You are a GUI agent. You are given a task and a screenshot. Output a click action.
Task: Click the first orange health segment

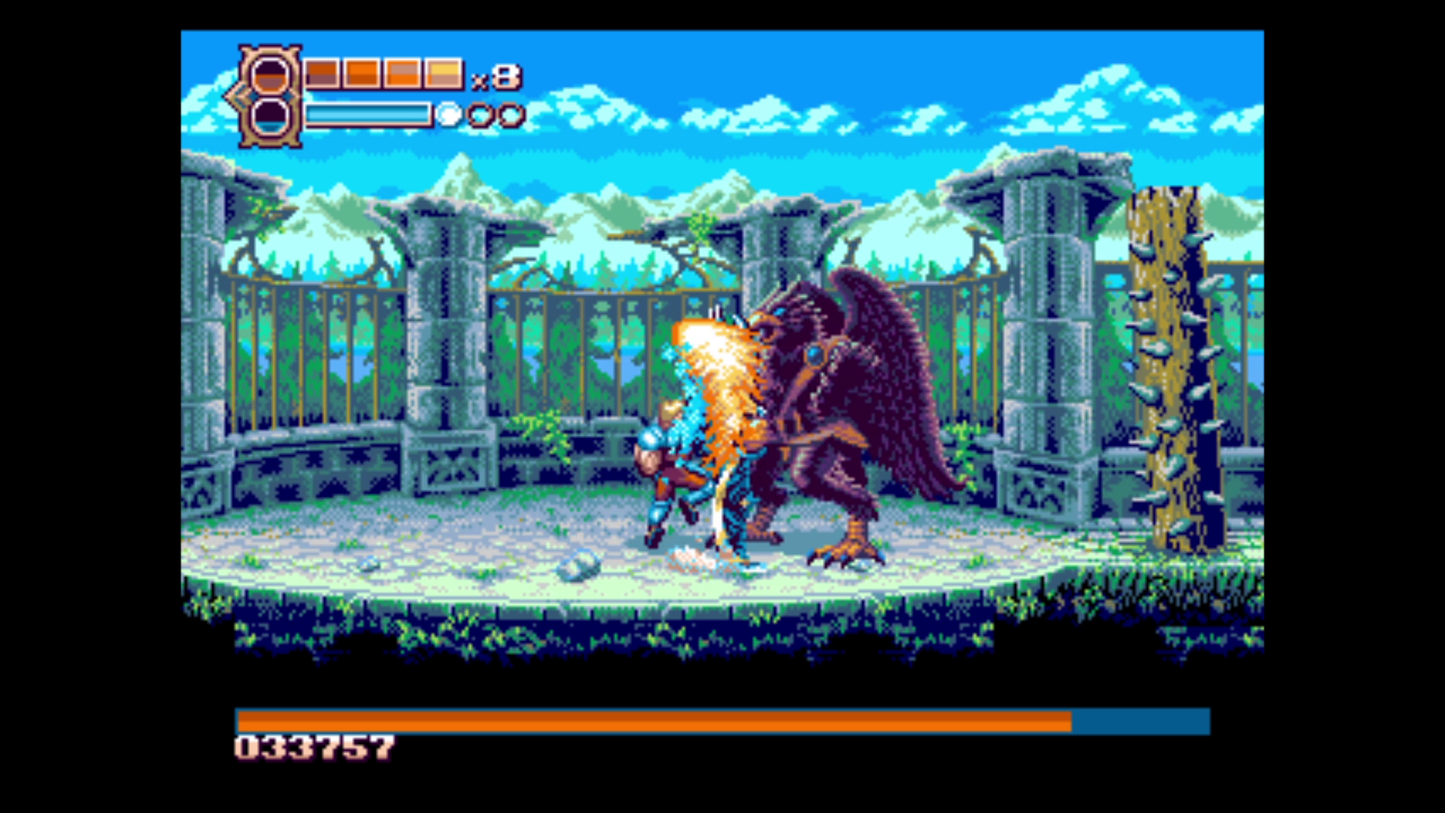pyautogui.click(x=321, y=73)
